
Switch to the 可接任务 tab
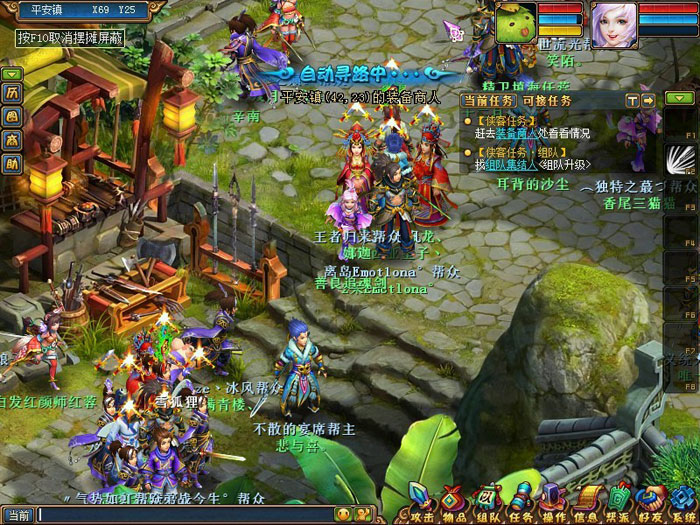pyautogui.click(x=546, y=101)
